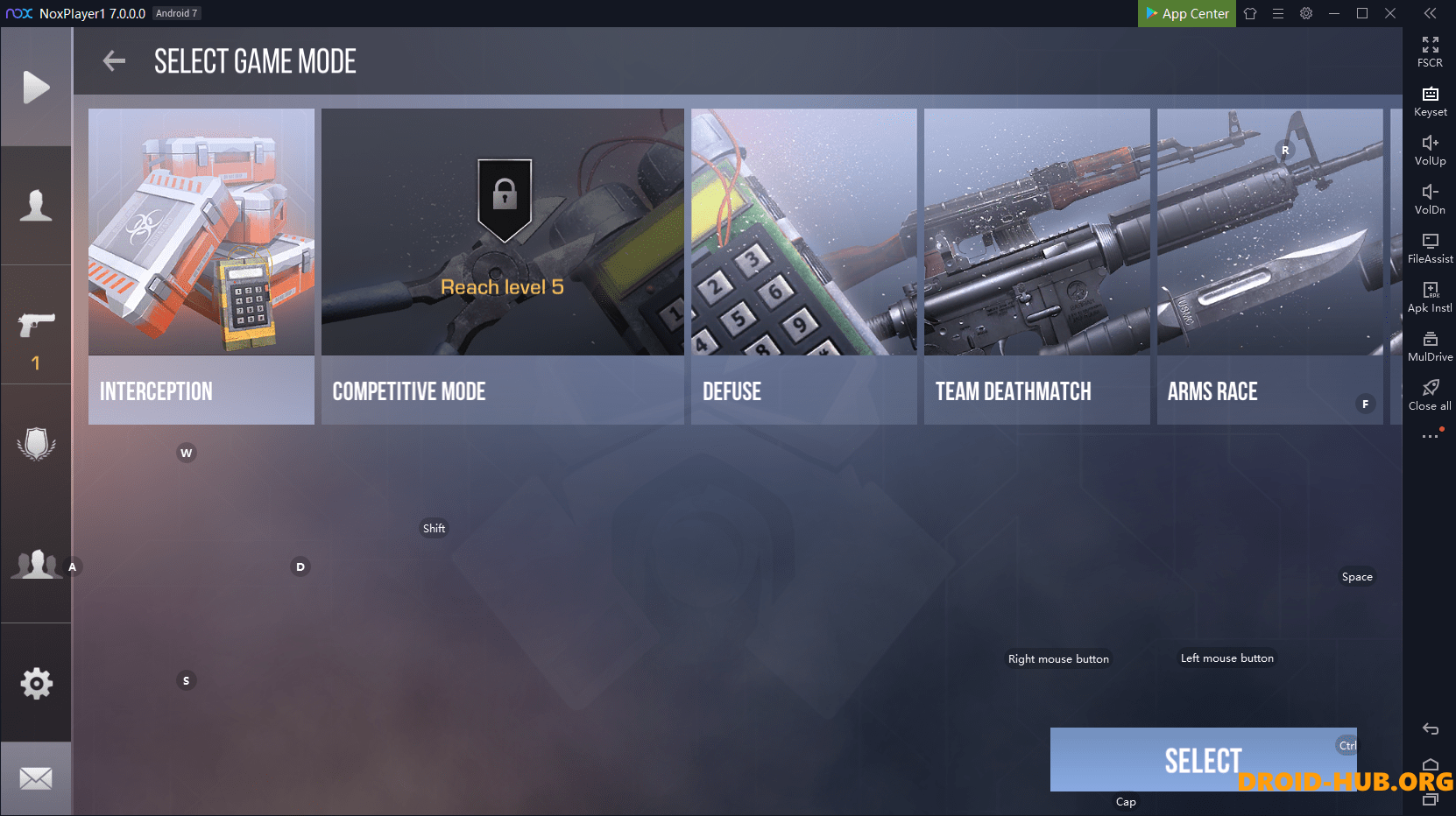Viewport: 1456px width, 816px height.
Task: Go back using the arrow button
Action: point(114,61)
